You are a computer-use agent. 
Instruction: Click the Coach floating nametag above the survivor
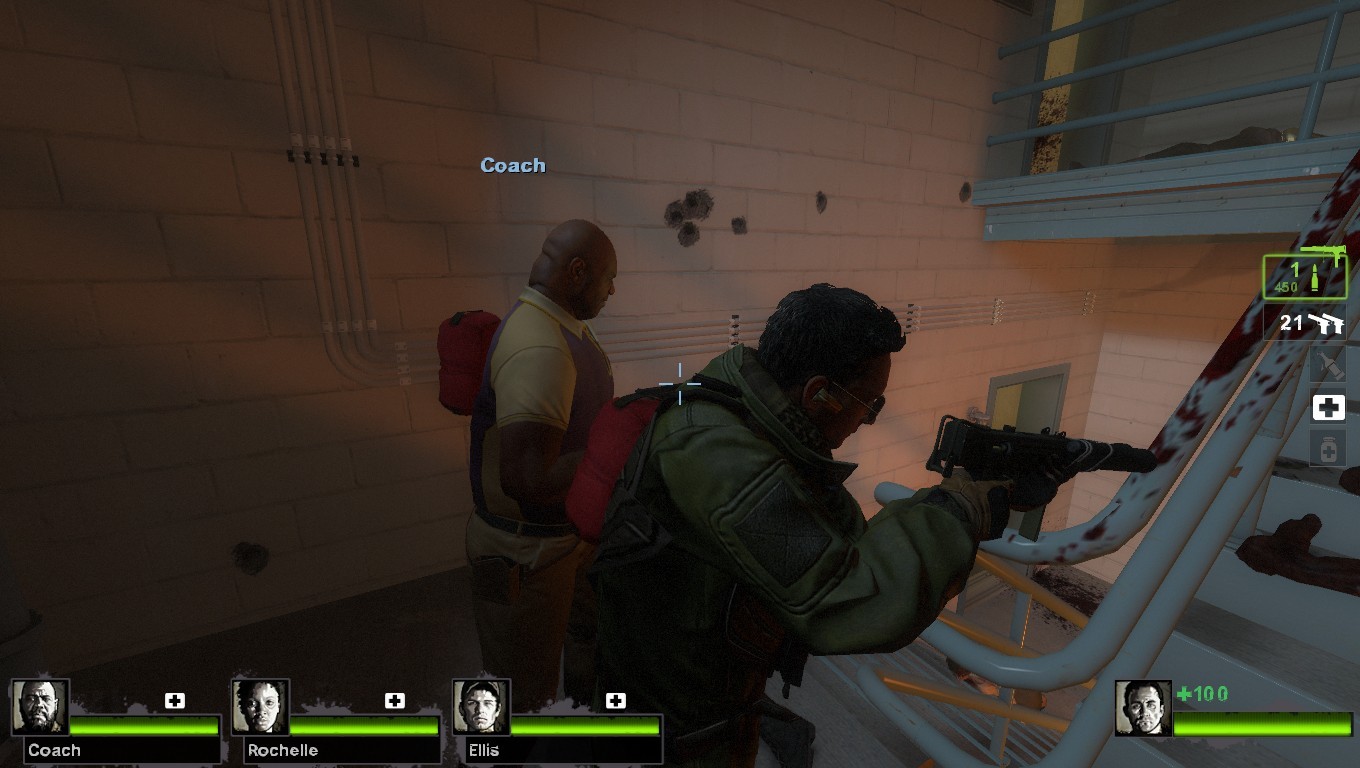click(x=512, y=165)
